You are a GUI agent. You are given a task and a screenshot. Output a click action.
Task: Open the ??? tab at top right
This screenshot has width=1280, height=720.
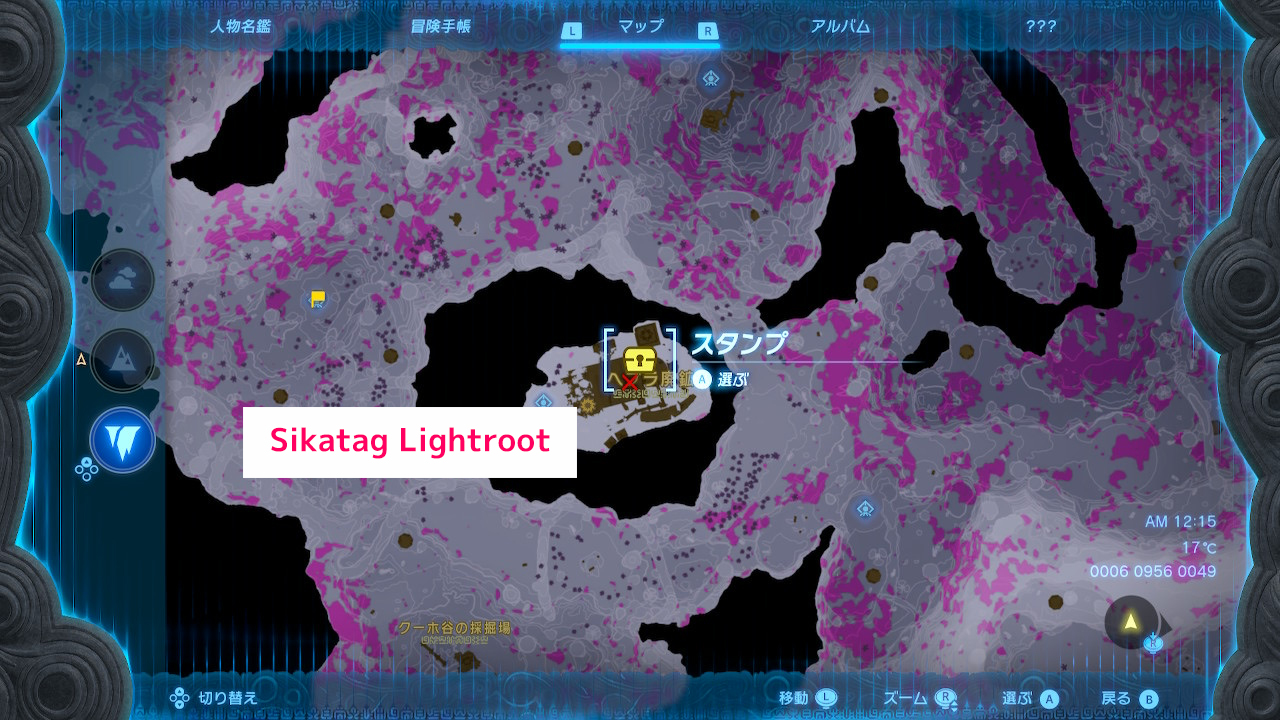1040,27
